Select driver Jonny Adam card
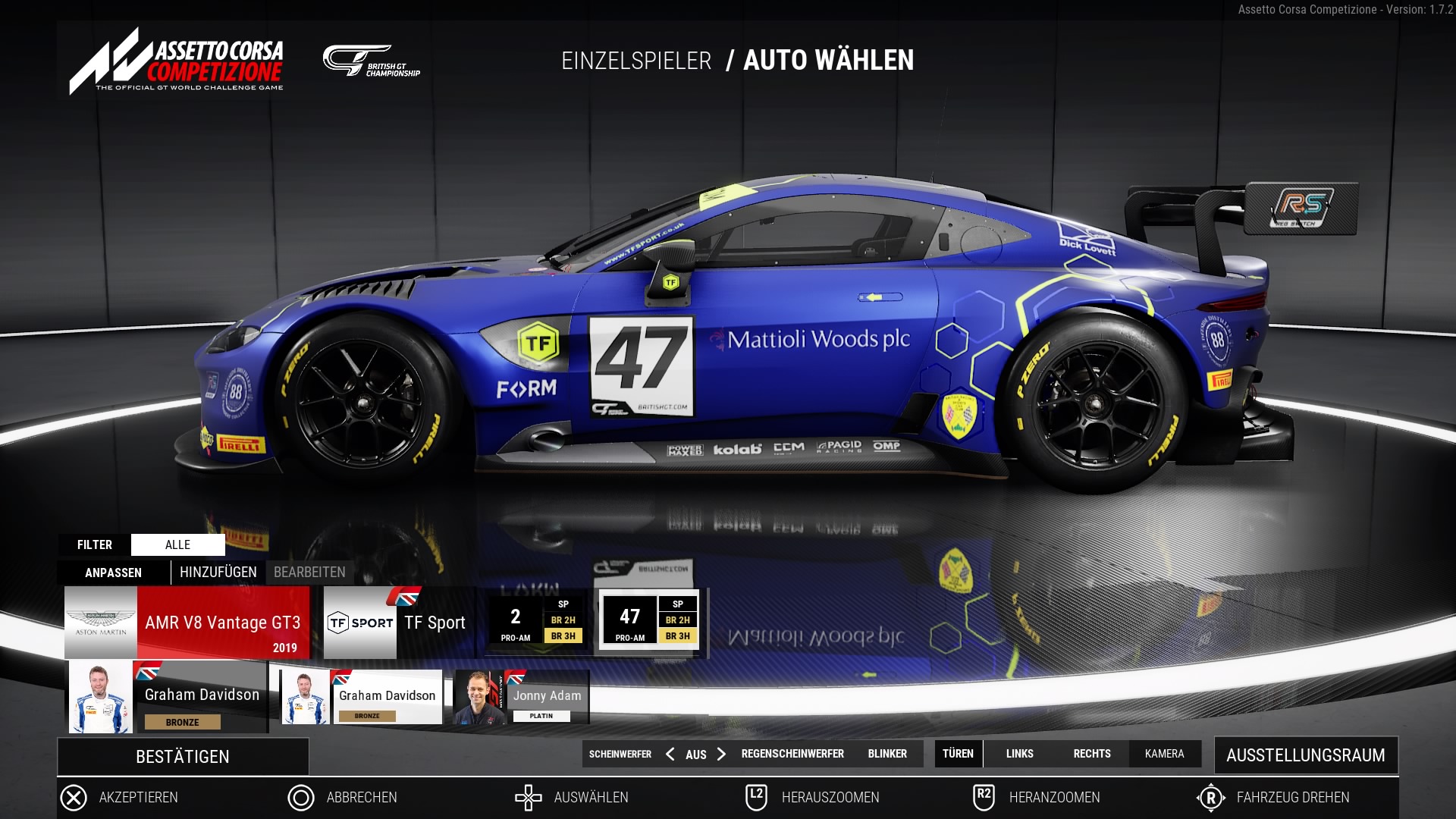 click(521, 697)
